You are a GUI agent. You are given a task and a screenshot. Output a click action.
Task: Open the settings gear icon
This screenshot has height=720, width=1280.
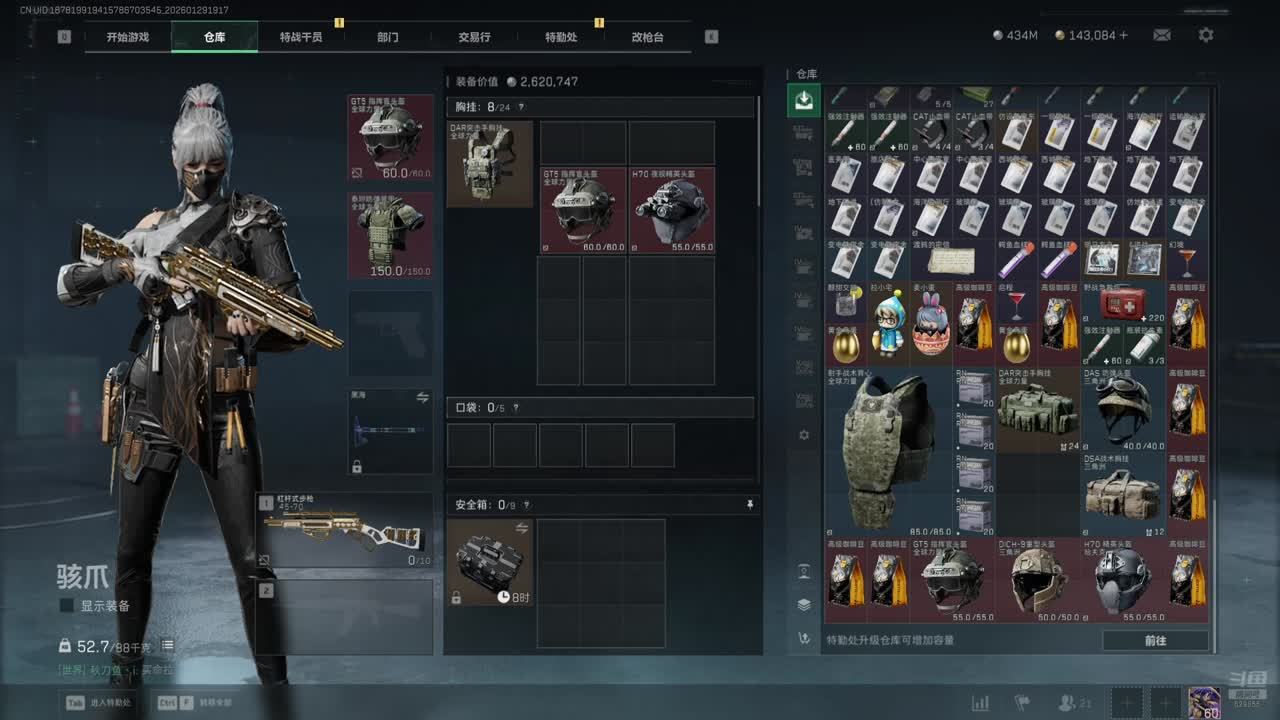coord(1206,35)
